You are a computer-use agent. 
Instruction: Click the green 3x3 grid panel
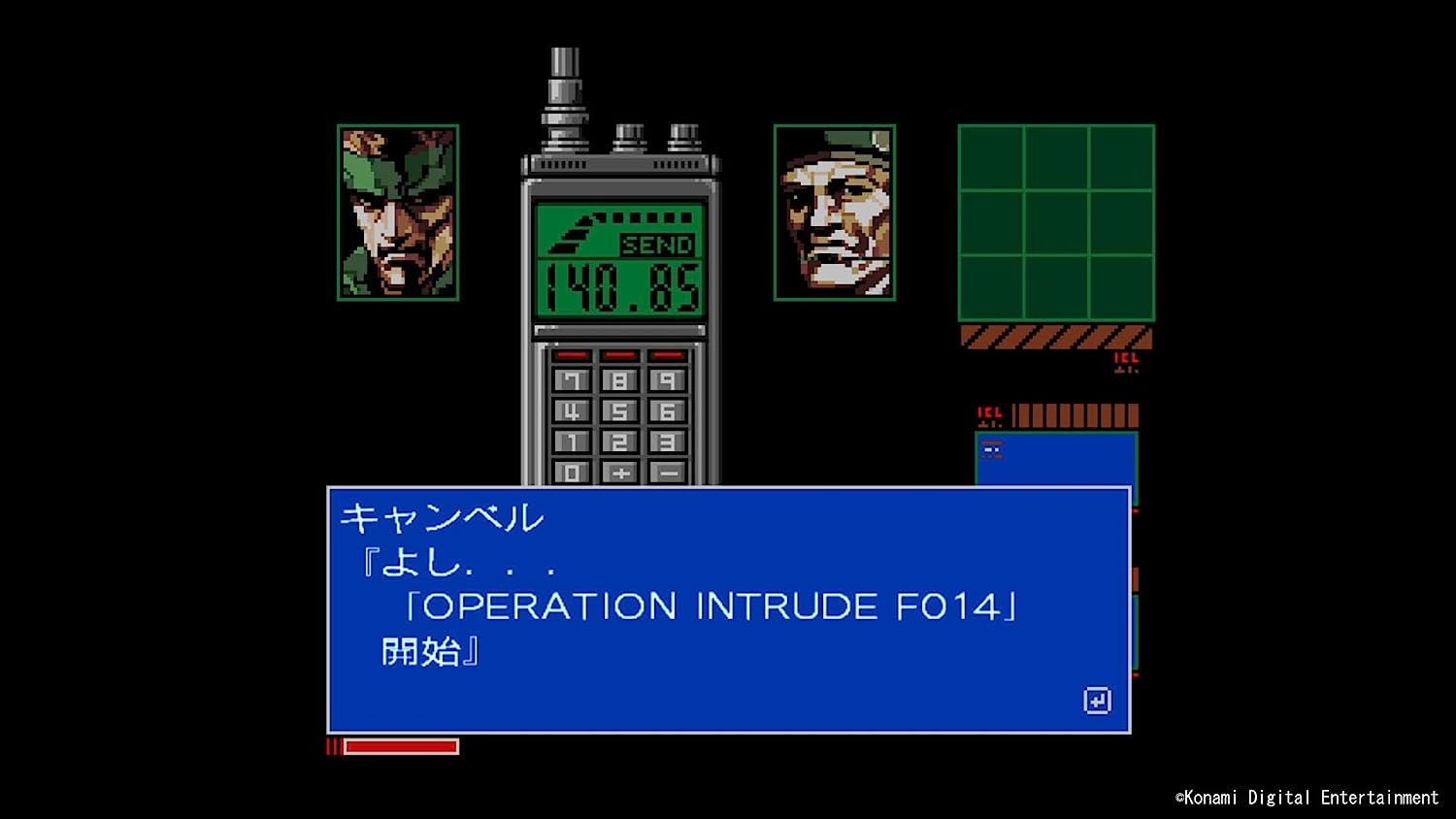point(1054,223)
